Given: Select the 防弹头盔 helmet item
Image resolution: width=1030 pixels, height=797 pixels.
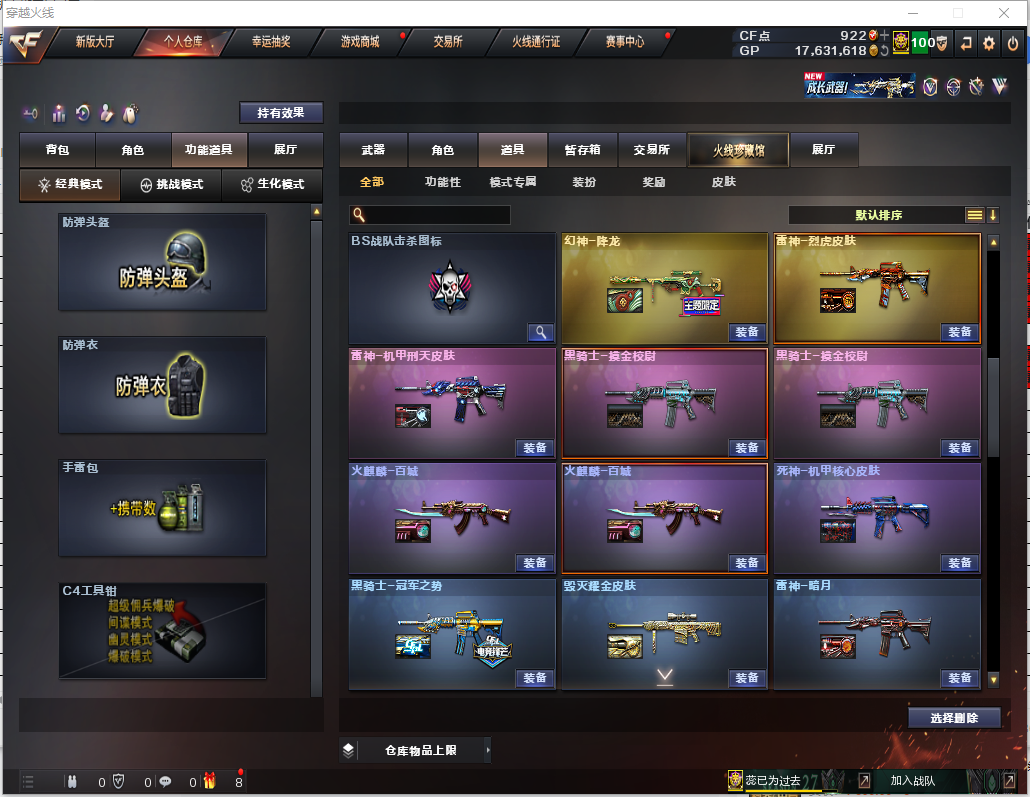Looking at the screenshot, I should (162, 262).
